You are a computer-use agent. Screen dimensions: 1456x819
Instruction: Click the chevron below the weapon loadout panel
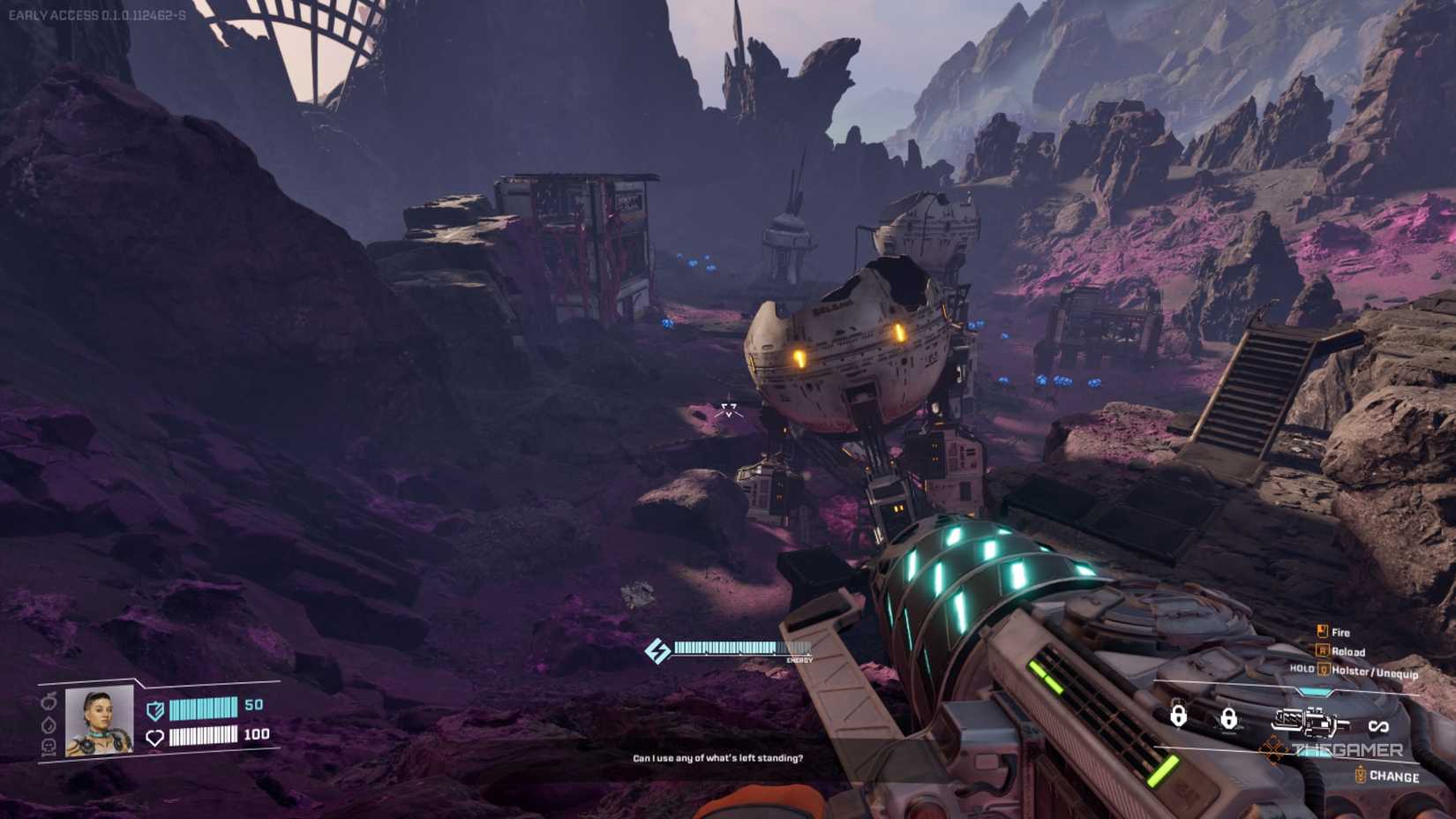[x=1315, y=755]
